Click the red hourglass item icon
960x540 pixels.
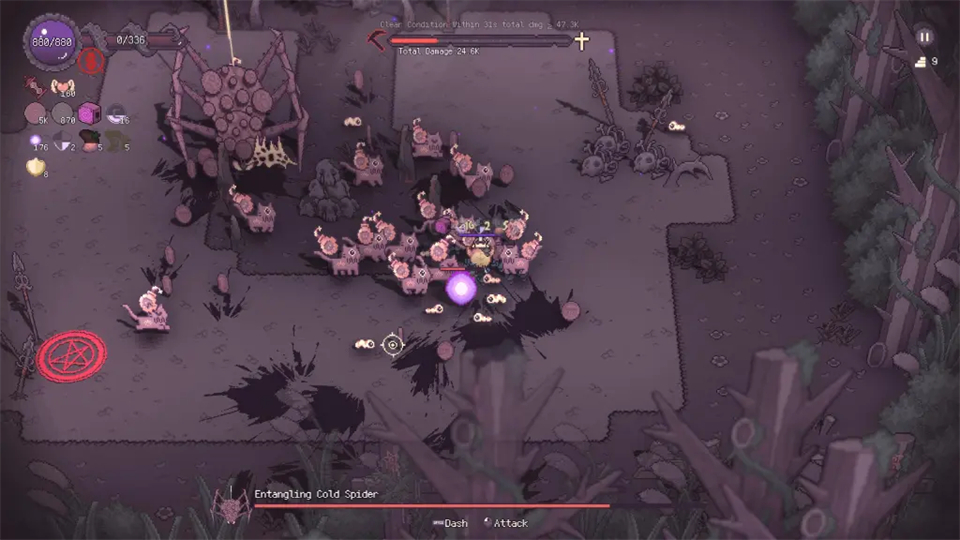click(35, 88)
